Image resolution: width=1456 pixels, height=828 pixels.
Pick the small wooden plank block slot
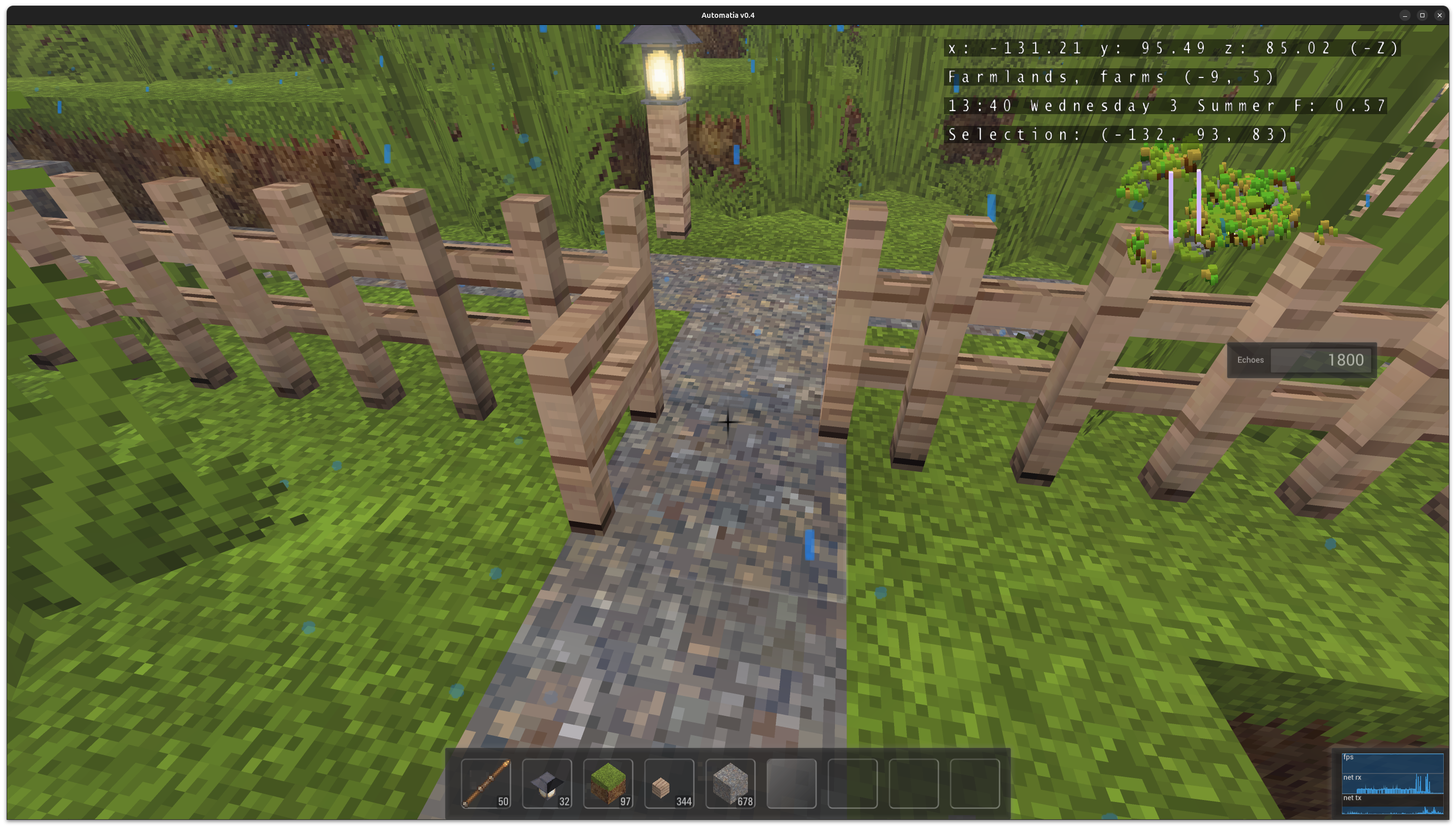click(669, 783)
